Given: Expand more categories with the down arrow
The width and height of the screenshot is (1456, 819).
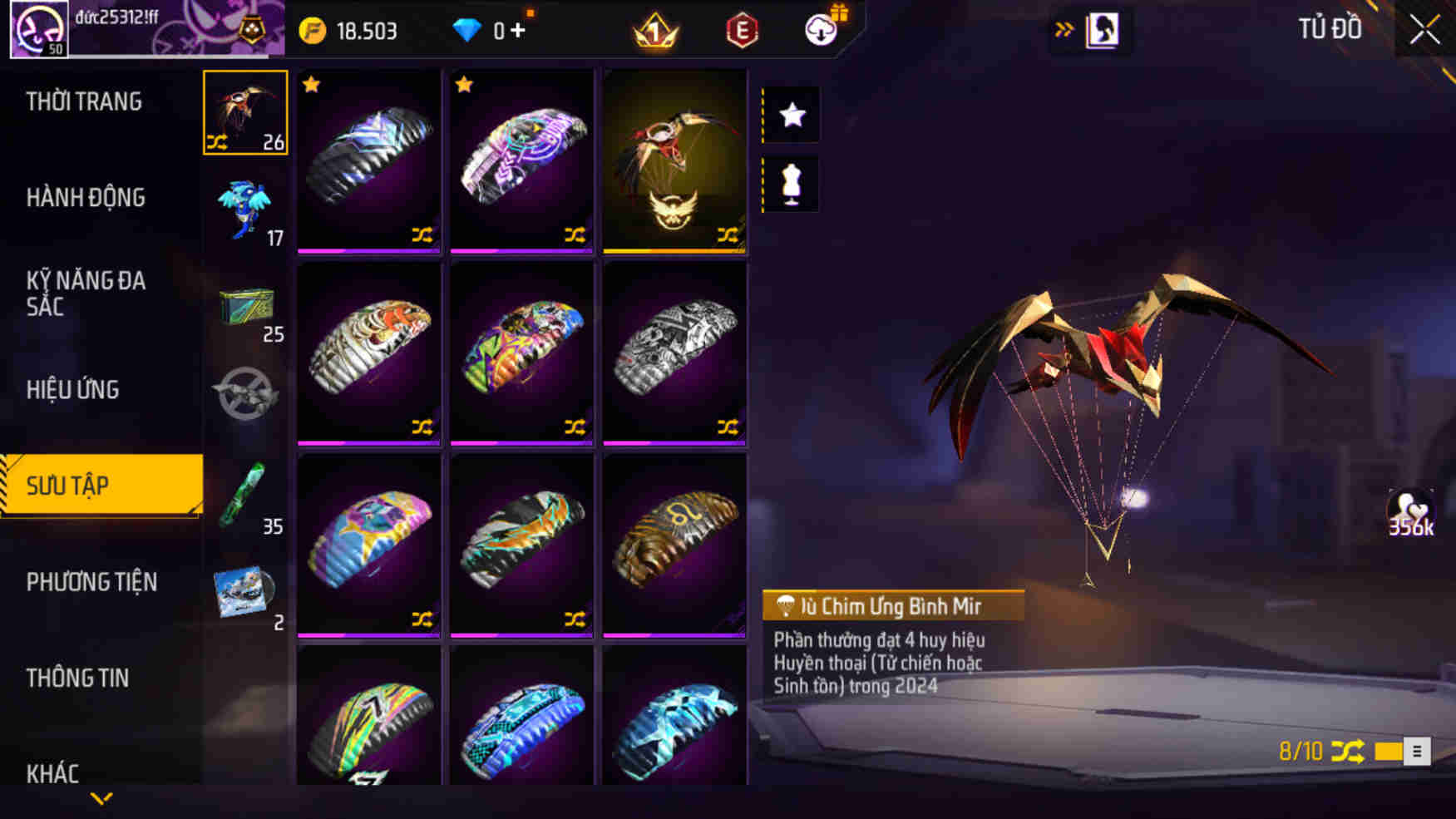Looking at the screenshot, I should tap(101, 799).
